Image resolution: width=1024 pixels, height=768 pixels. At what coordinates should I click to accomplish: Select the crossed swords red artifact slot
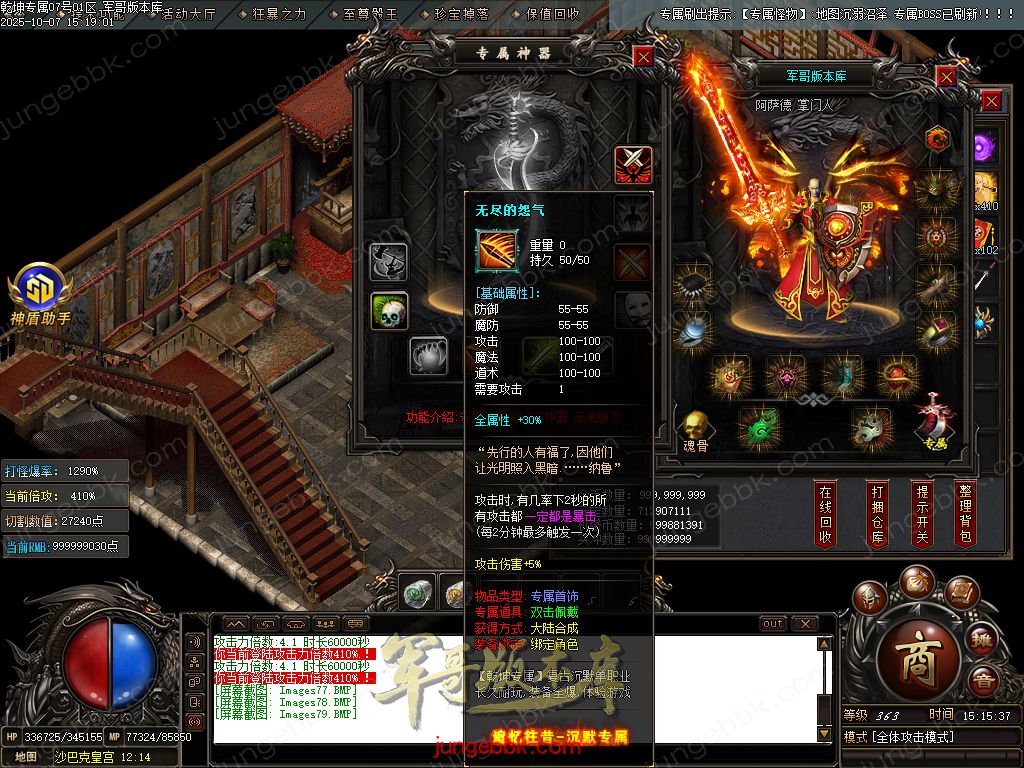632,163
